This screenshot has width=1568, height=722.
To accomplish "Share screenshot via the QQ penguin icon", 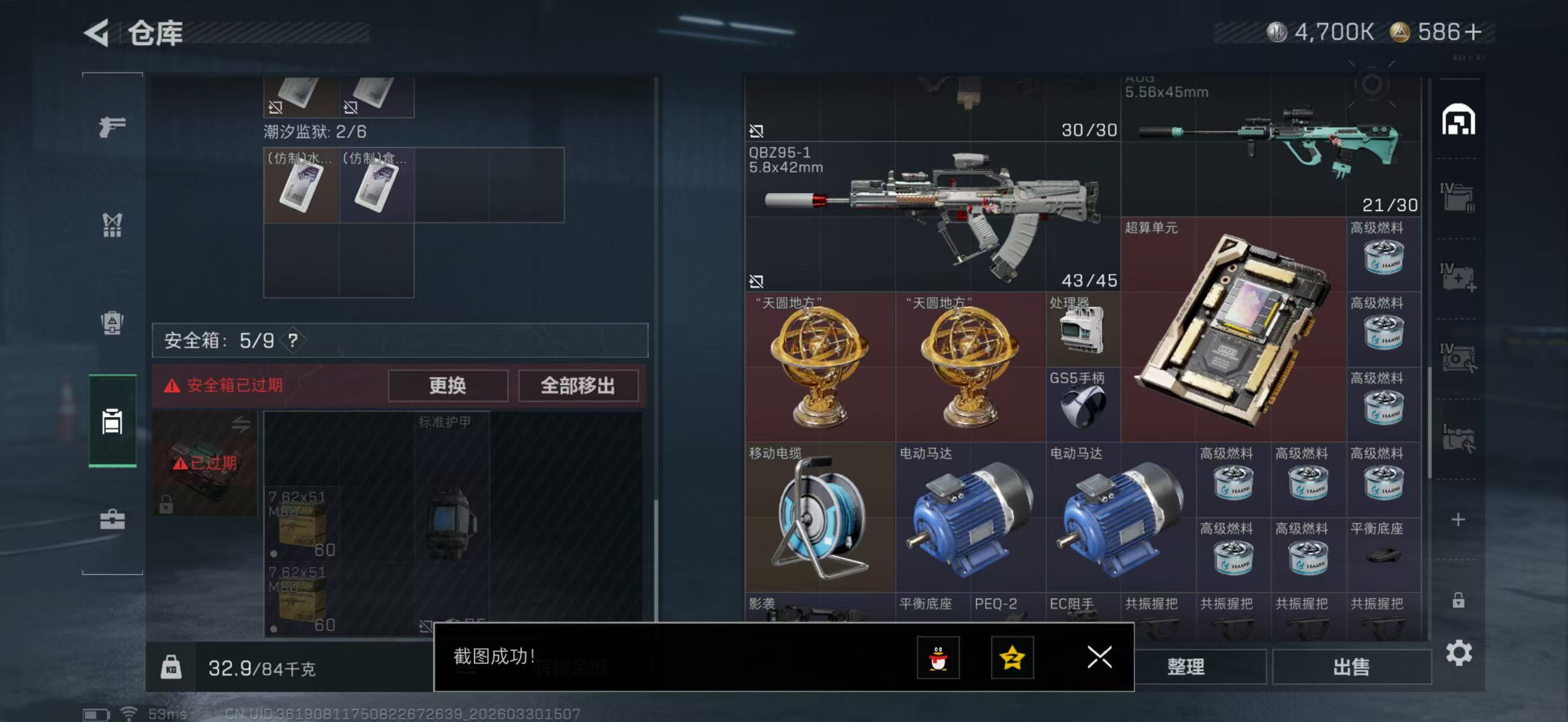I will coord(939,658).
